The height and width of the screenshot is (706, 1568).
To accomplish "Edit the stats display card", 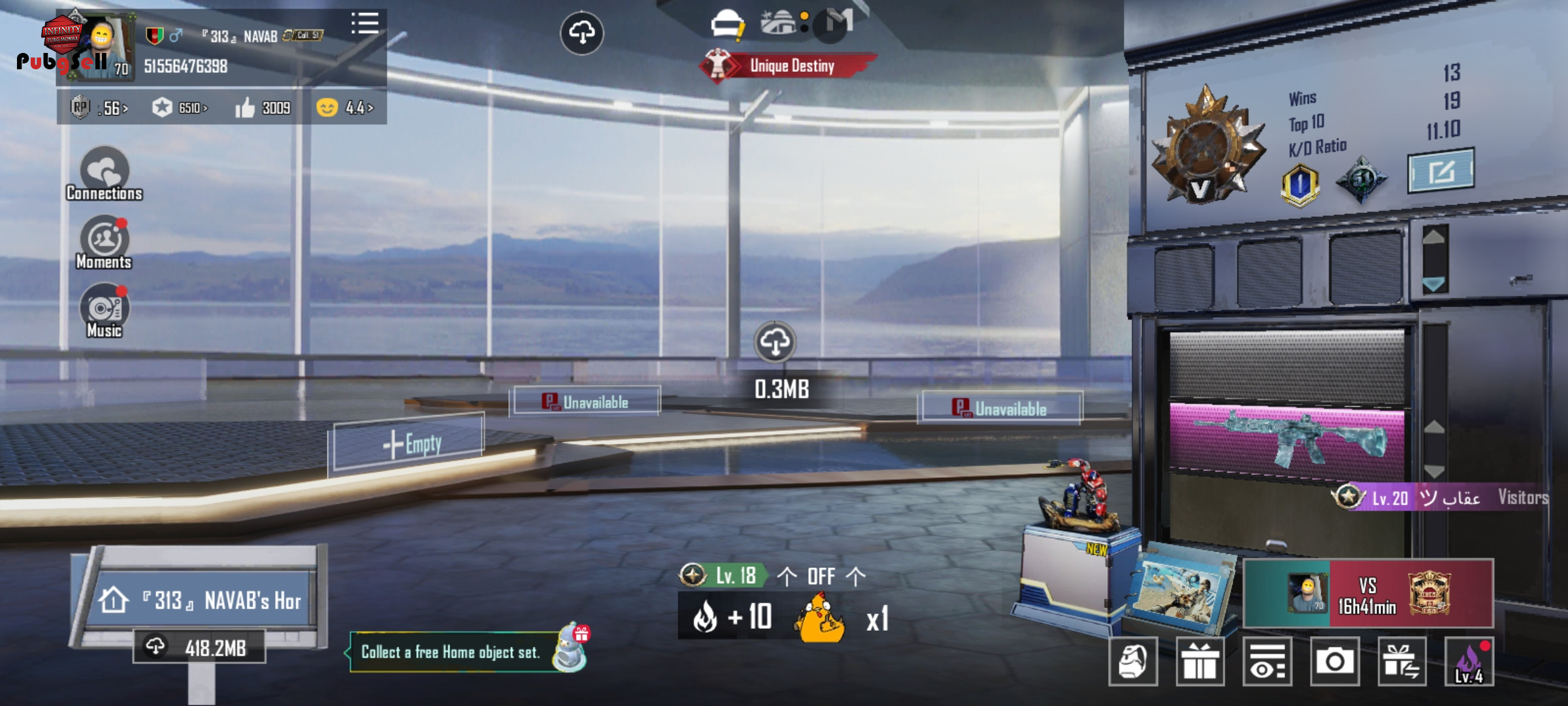I will [1441, 171].
